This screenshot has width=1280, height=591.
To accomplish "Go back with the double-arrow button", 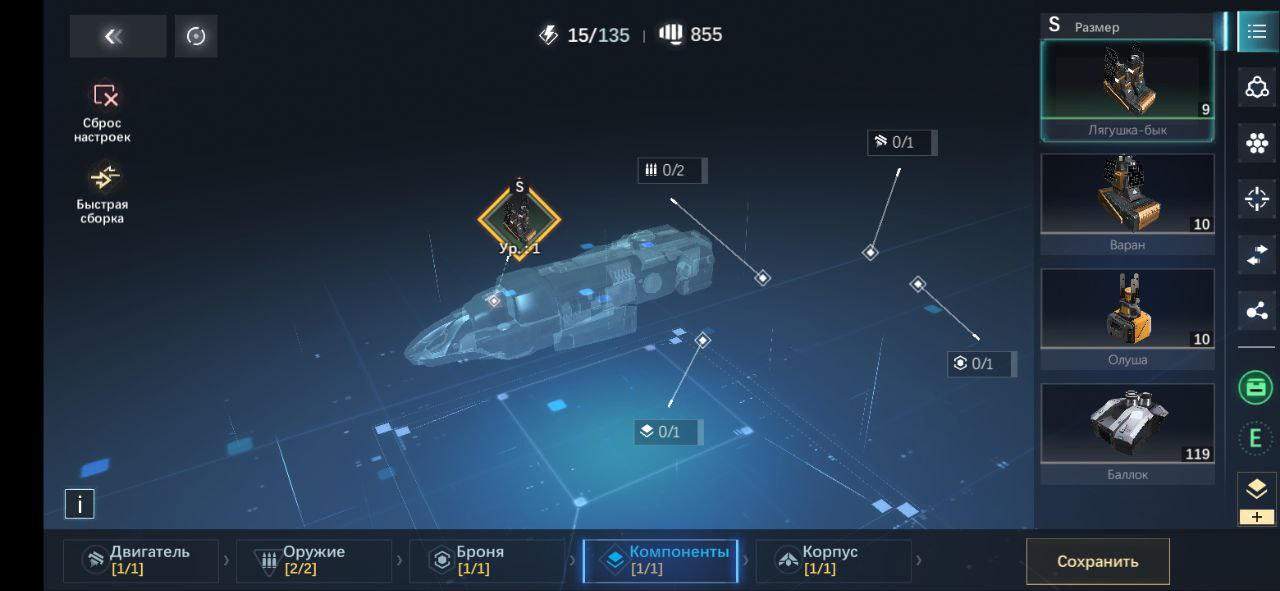I will pos(117,36).
